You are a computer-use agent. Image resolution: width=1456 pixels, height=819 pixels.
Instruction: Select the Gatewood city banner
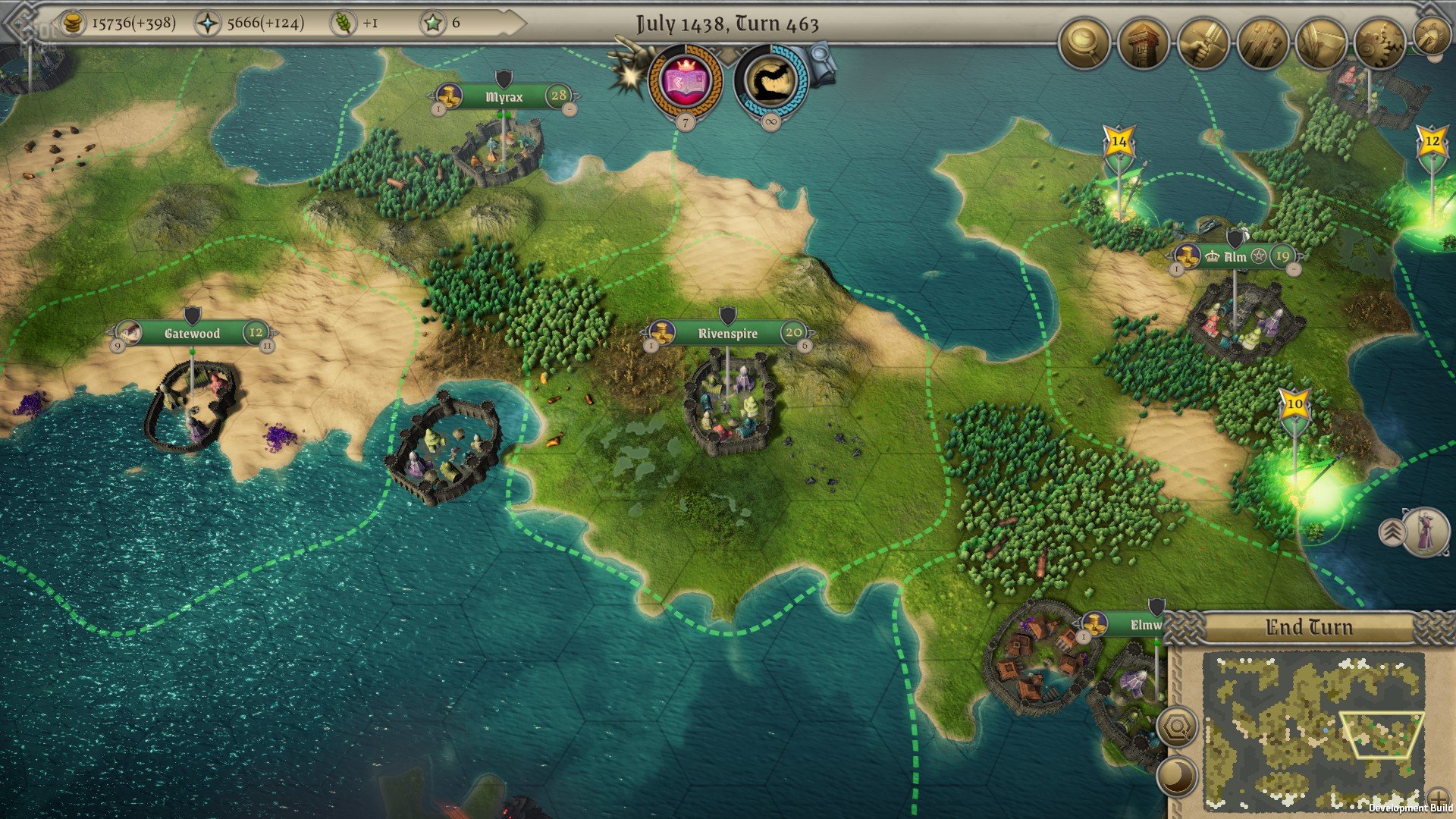[192, 333]
